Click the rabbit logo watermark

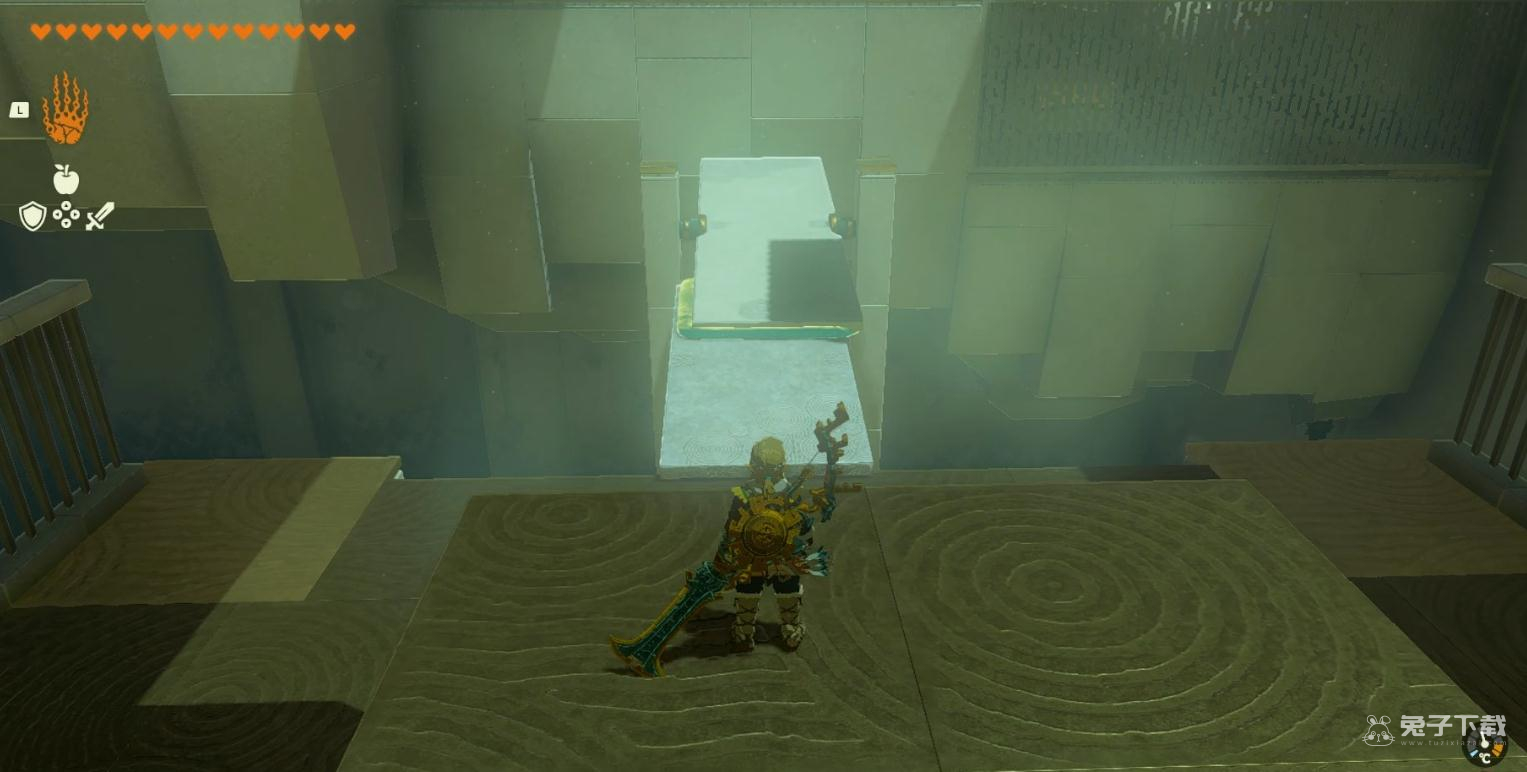pyautogui.click(x=1379, y=730)
